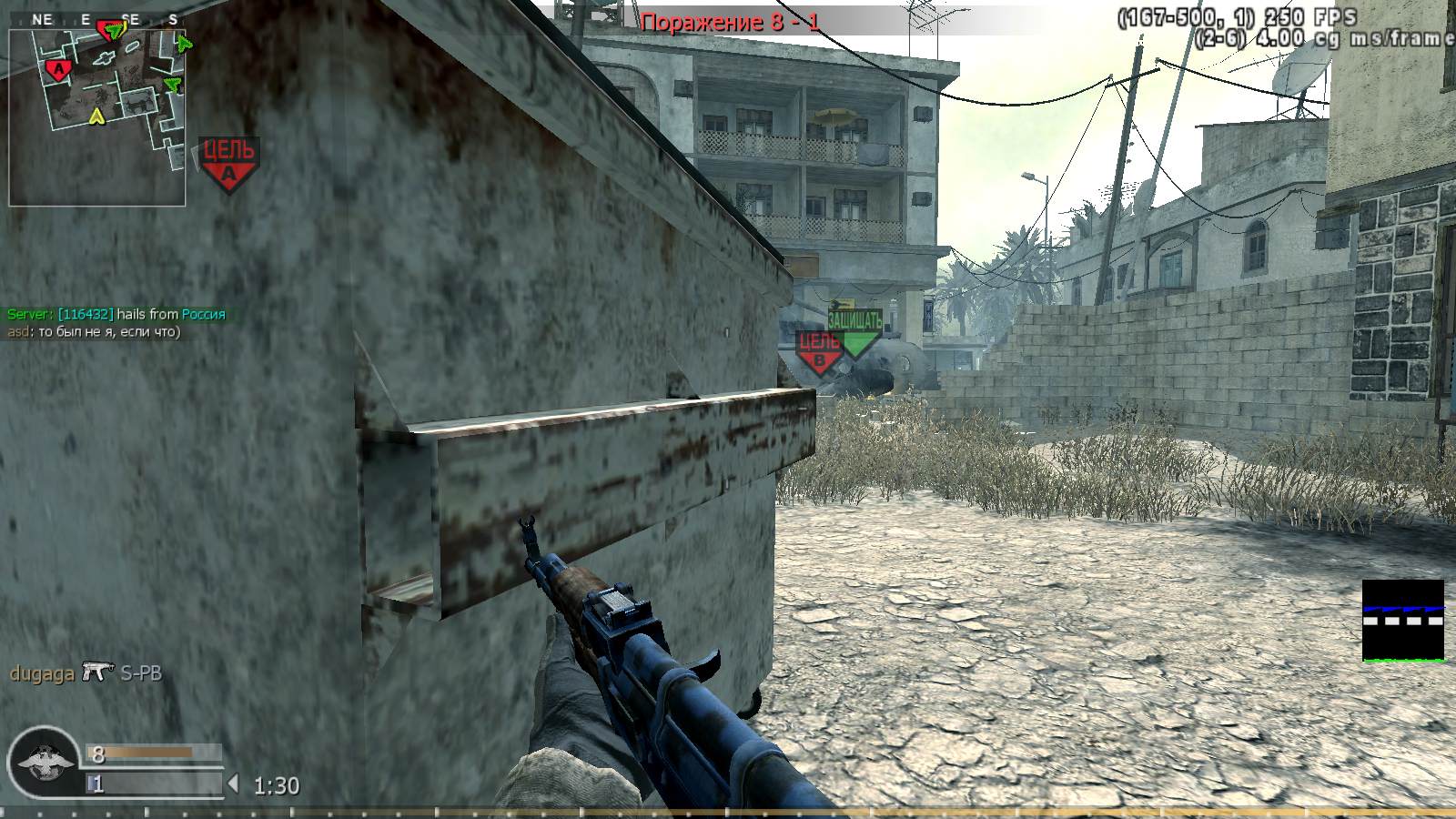Click the left-pointing arrow next to the timer

click(232, 781)
